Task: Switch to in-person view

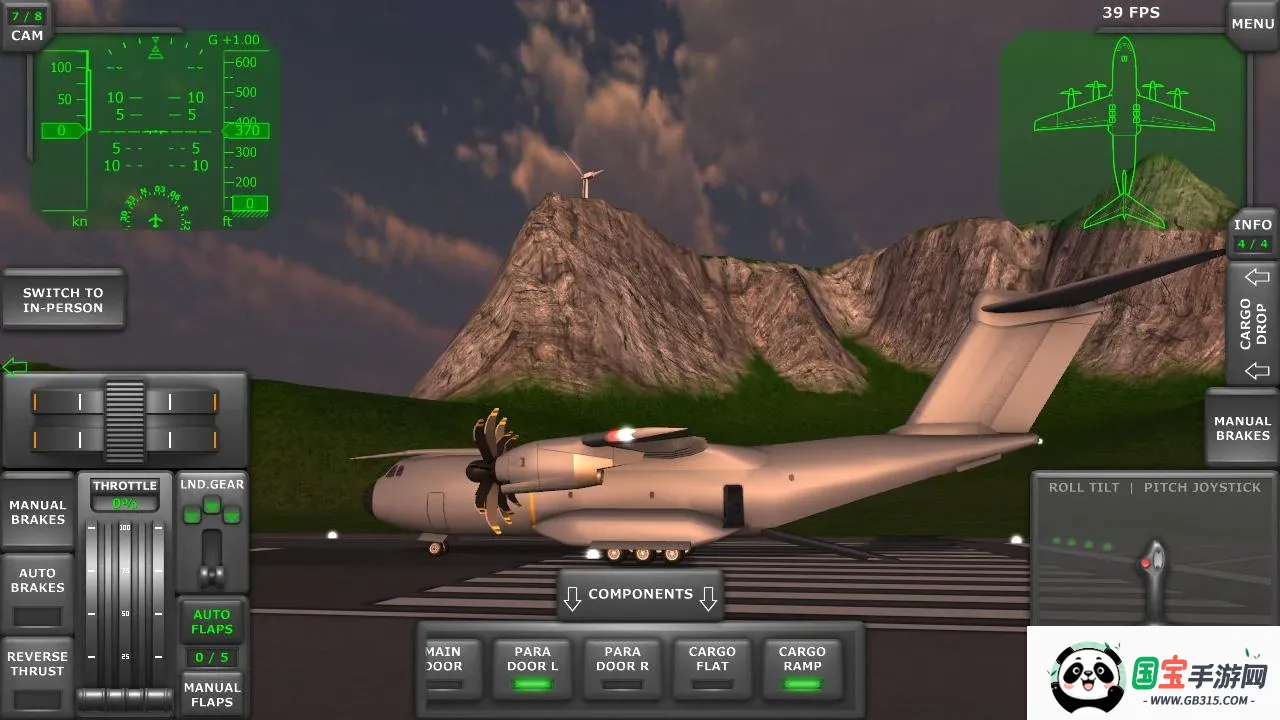Action: point(63,300)
